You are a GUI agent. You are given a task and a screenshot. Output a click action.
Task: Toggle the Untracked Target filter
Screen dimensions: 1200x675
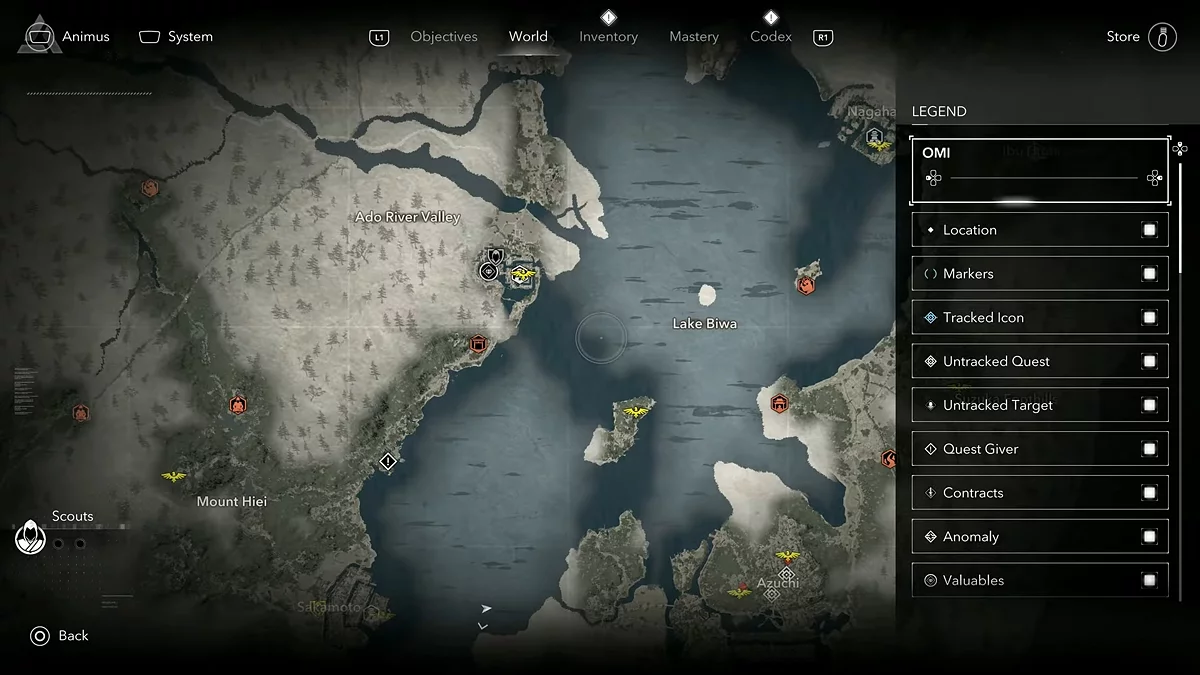coord(1149,405)
